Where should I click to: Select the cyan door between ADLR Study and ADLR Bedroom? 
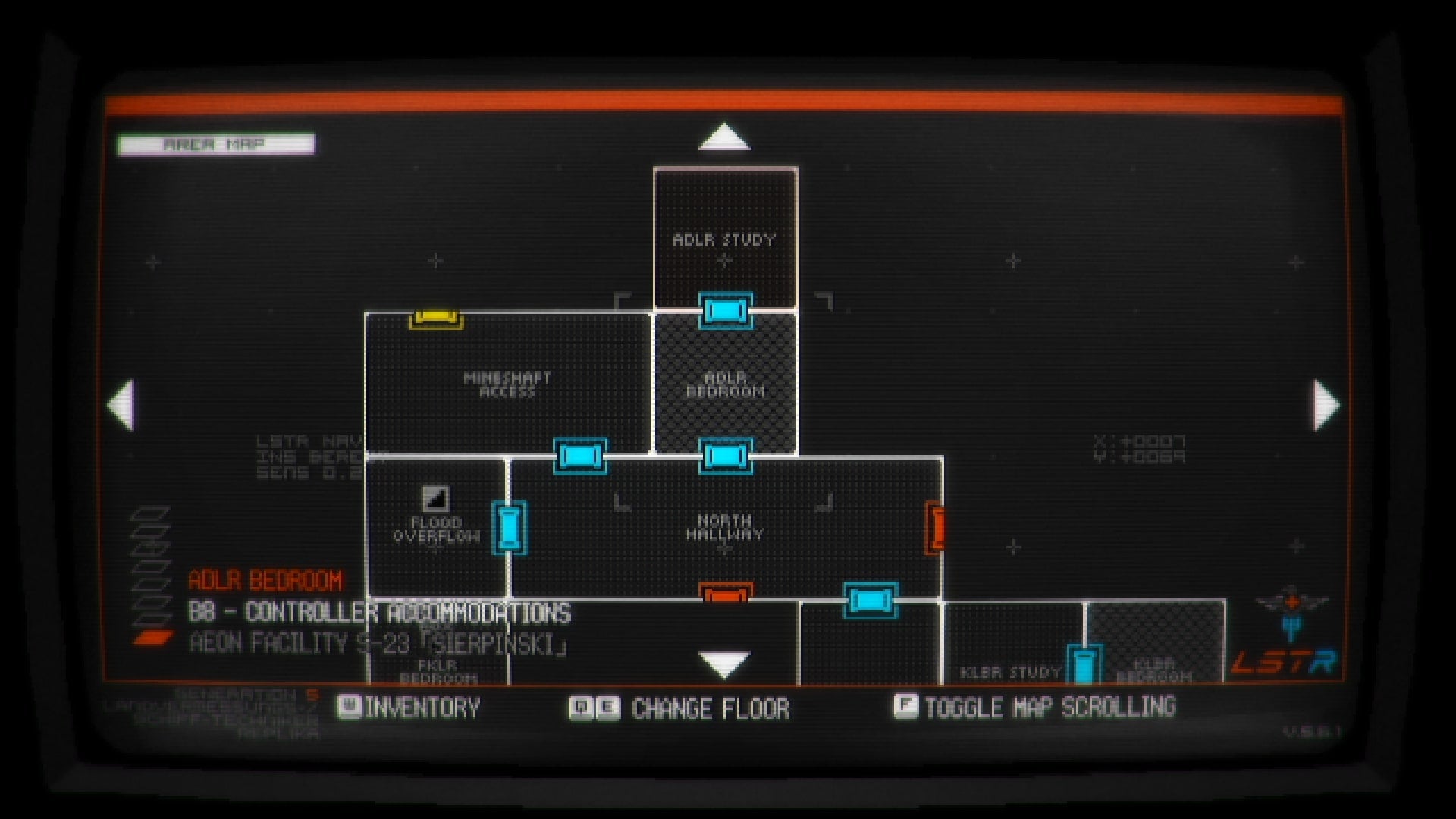[725, 310]
